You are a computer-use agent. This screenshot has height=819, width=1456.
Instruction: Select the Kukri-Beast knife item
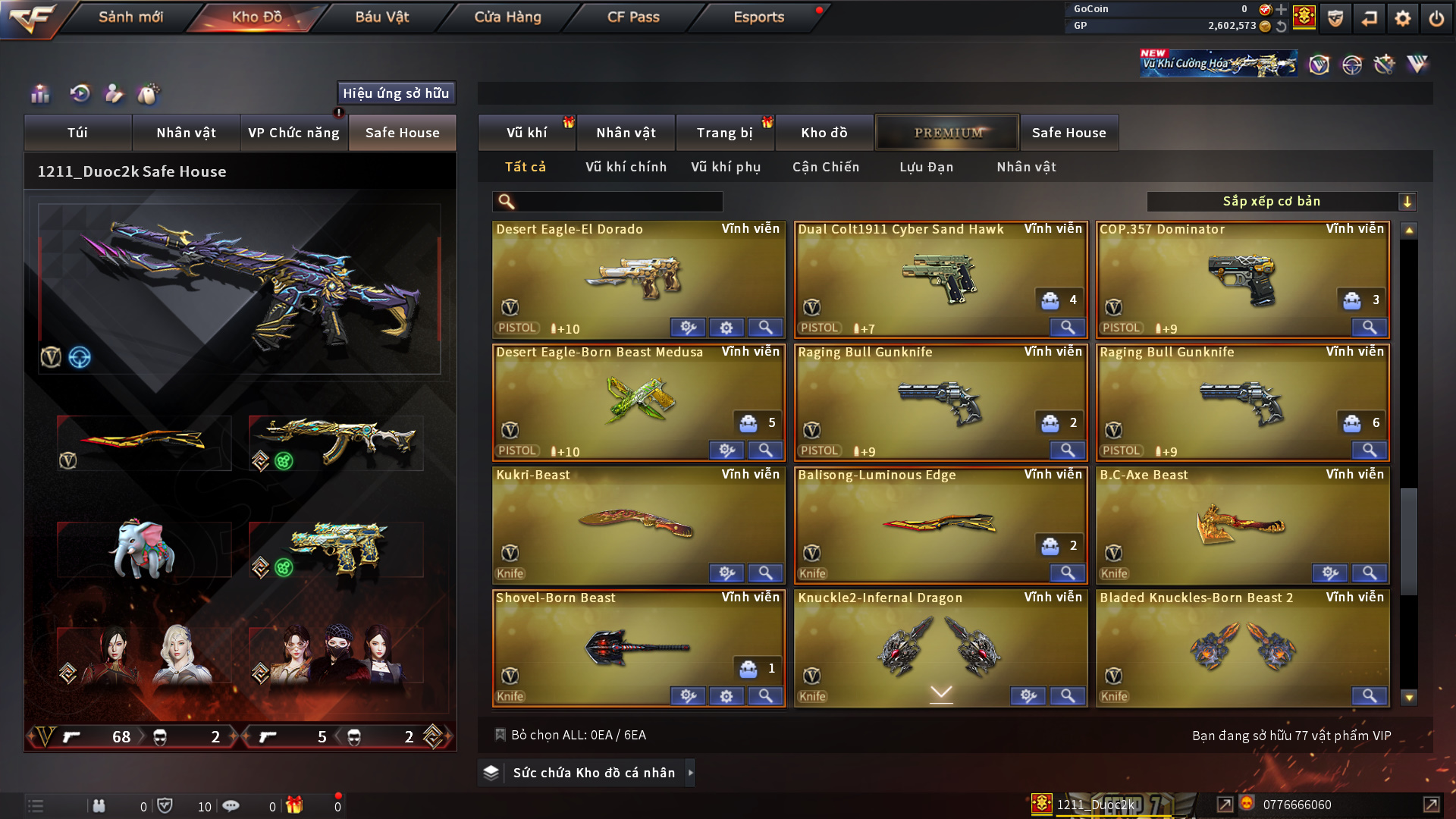(x=637, y=525)
